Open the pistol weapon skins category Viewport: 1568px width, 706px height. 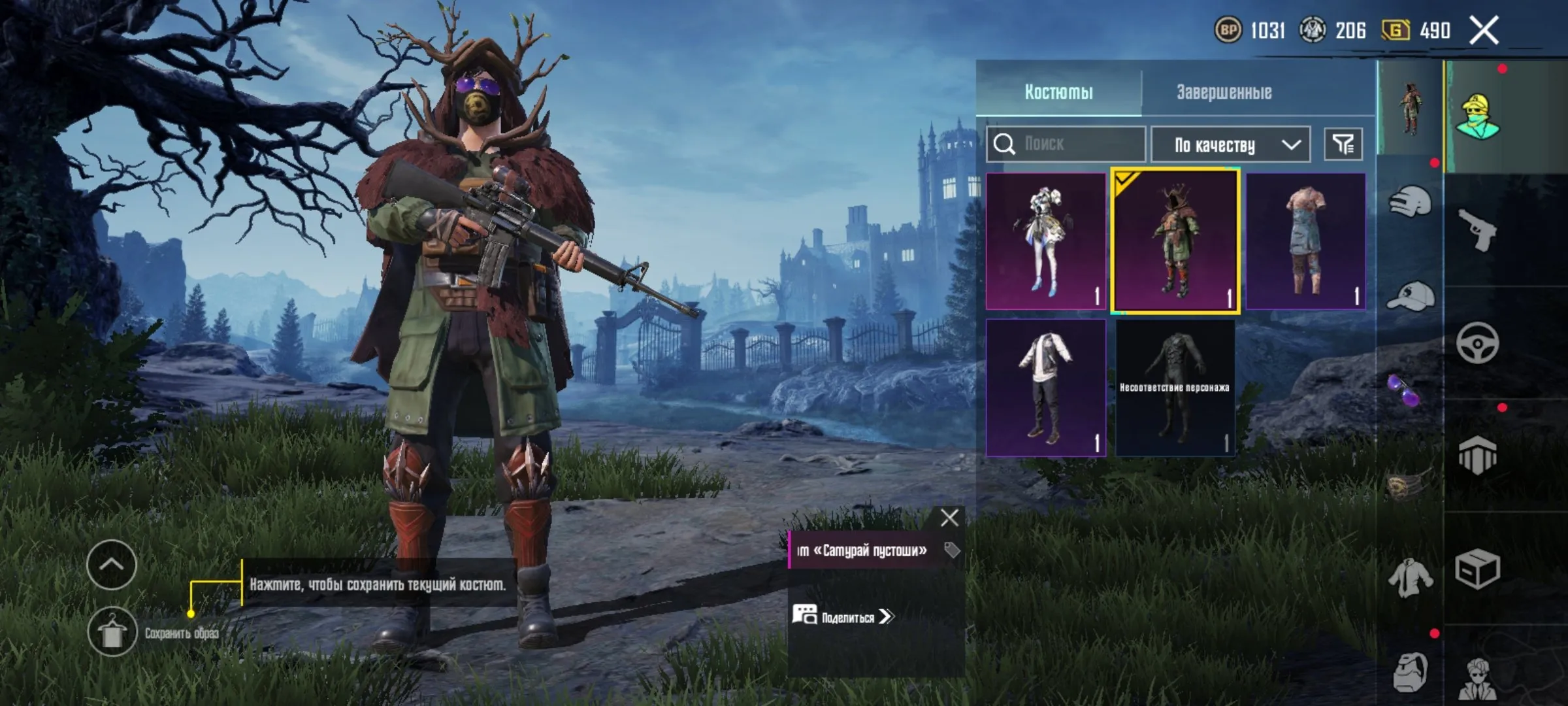tap(1478, 230)
